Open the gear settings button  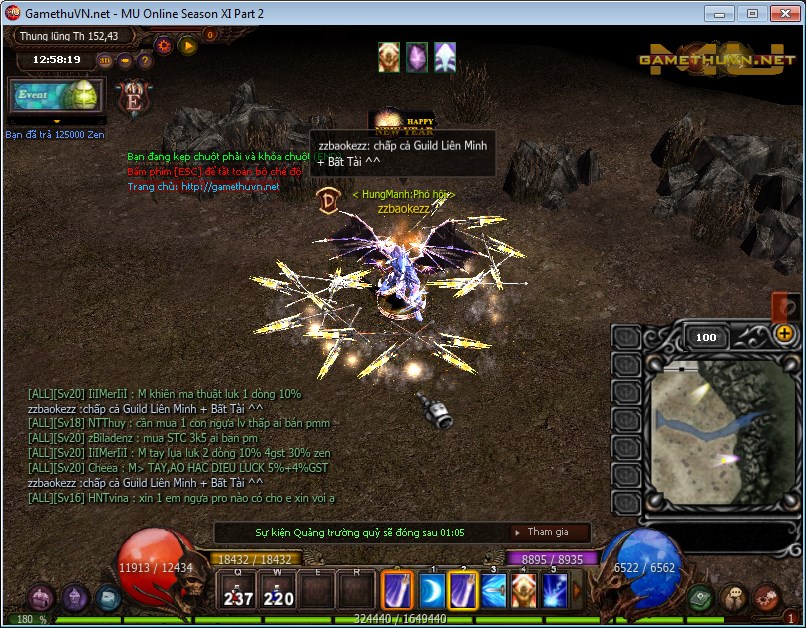[x=163, y=45]
